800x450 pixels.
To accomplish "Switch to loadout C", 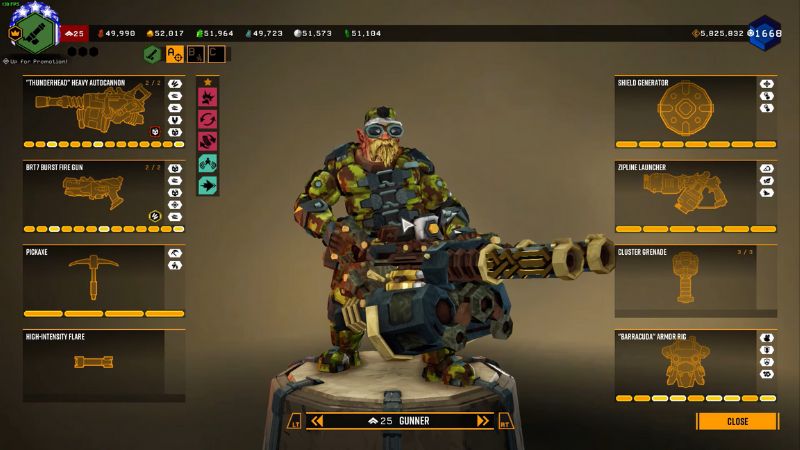I will click(x=215, y=54).
